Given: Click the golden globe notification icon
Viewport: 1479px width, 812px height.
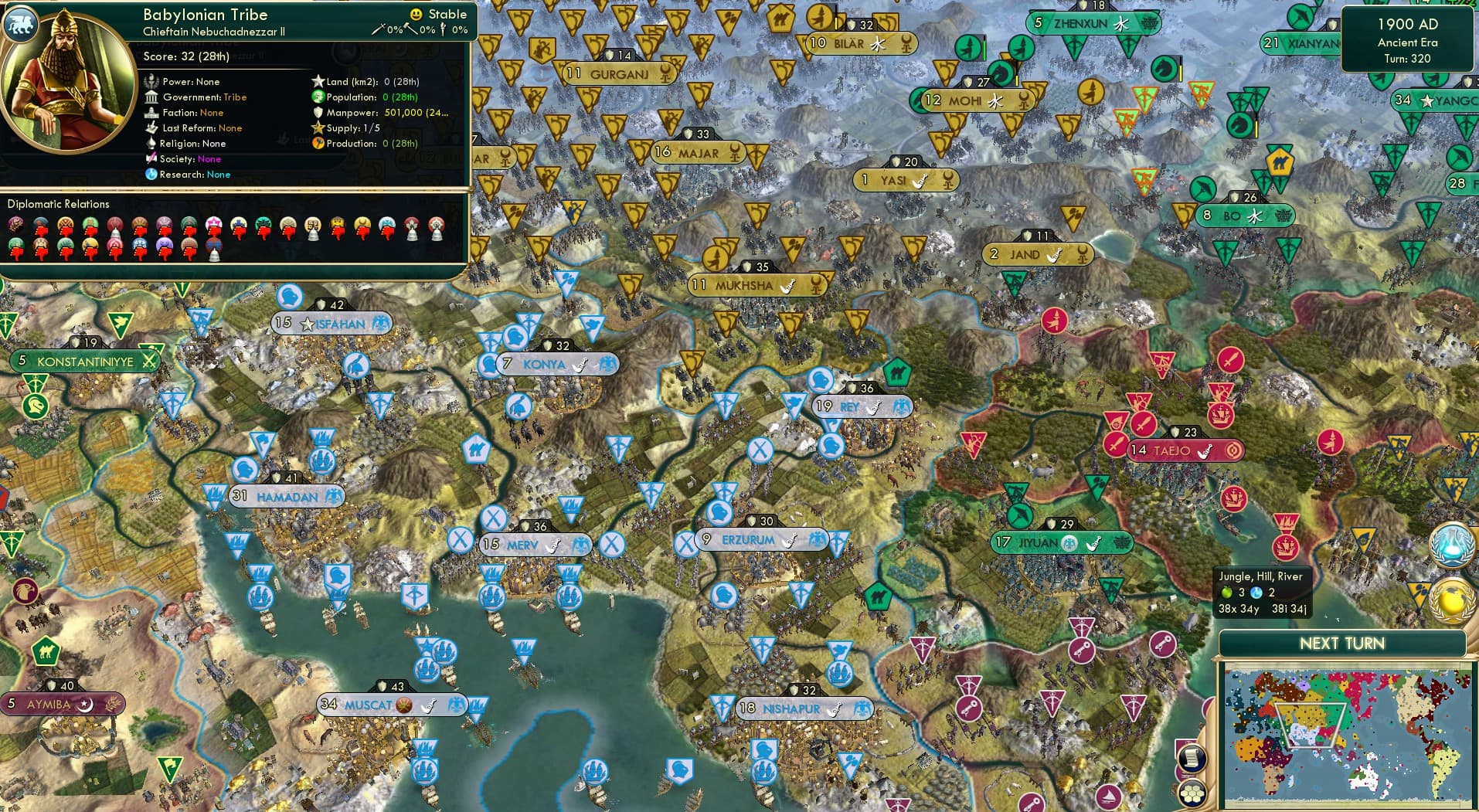Looking at the screenshot, I should point(1452,601).
